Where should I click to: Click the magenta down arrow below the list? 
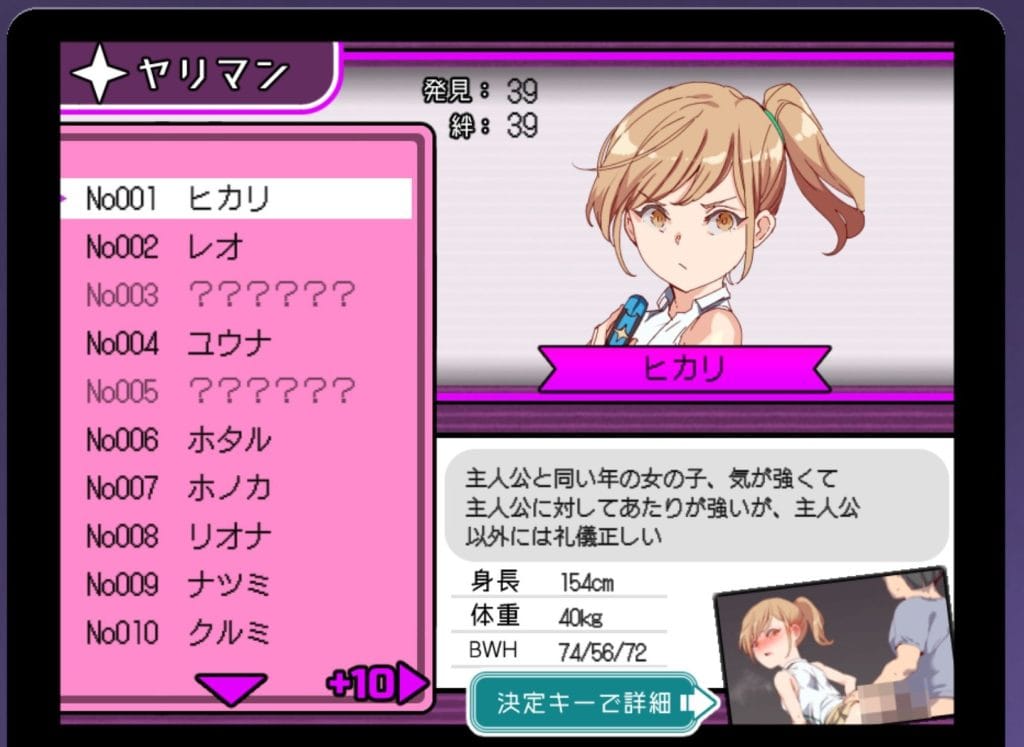click(x=231, y=688)
